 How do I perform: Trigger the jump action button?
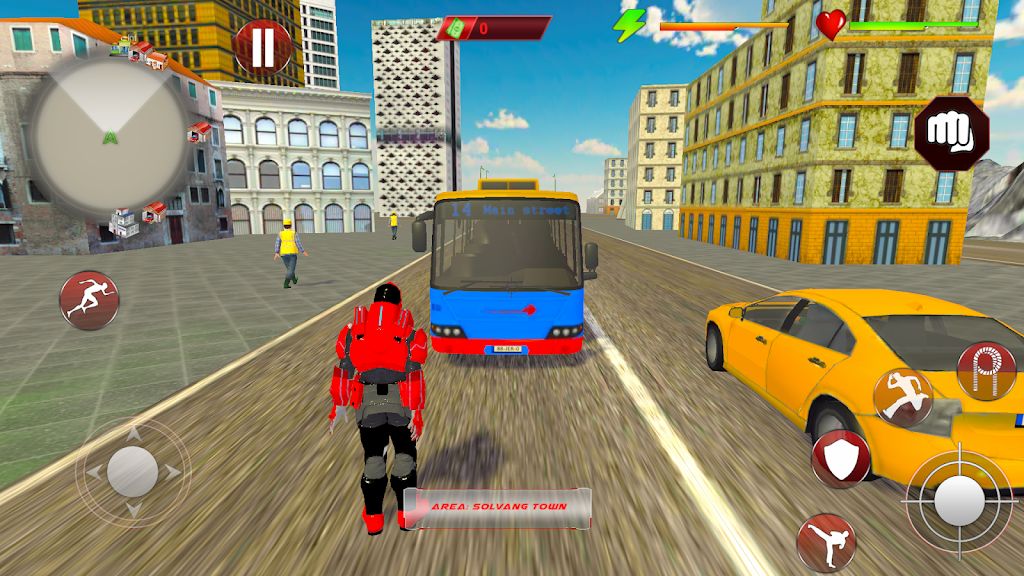pos(902,396)
